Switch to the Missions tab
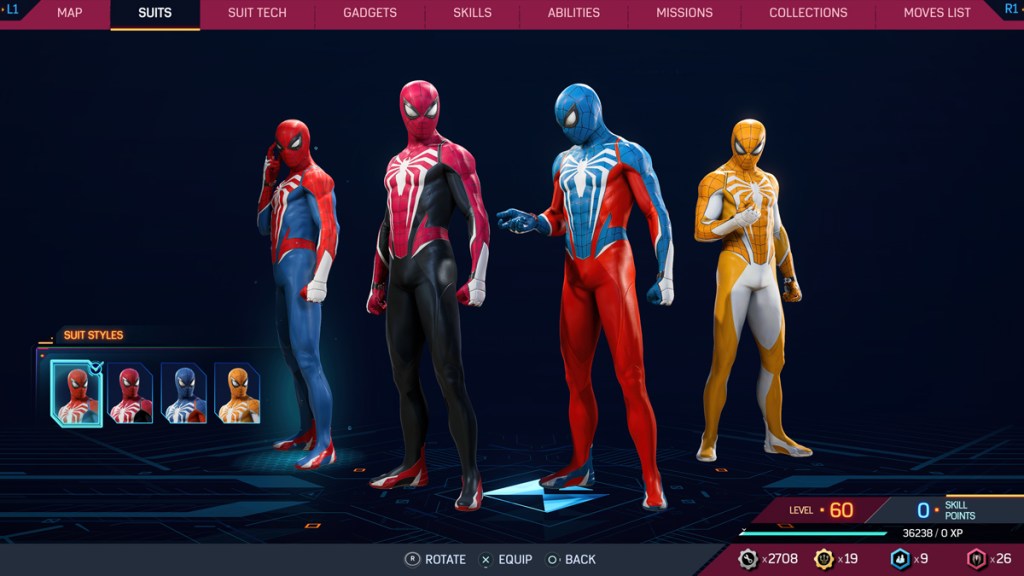The image size is (1024, 576). (684, 13)
